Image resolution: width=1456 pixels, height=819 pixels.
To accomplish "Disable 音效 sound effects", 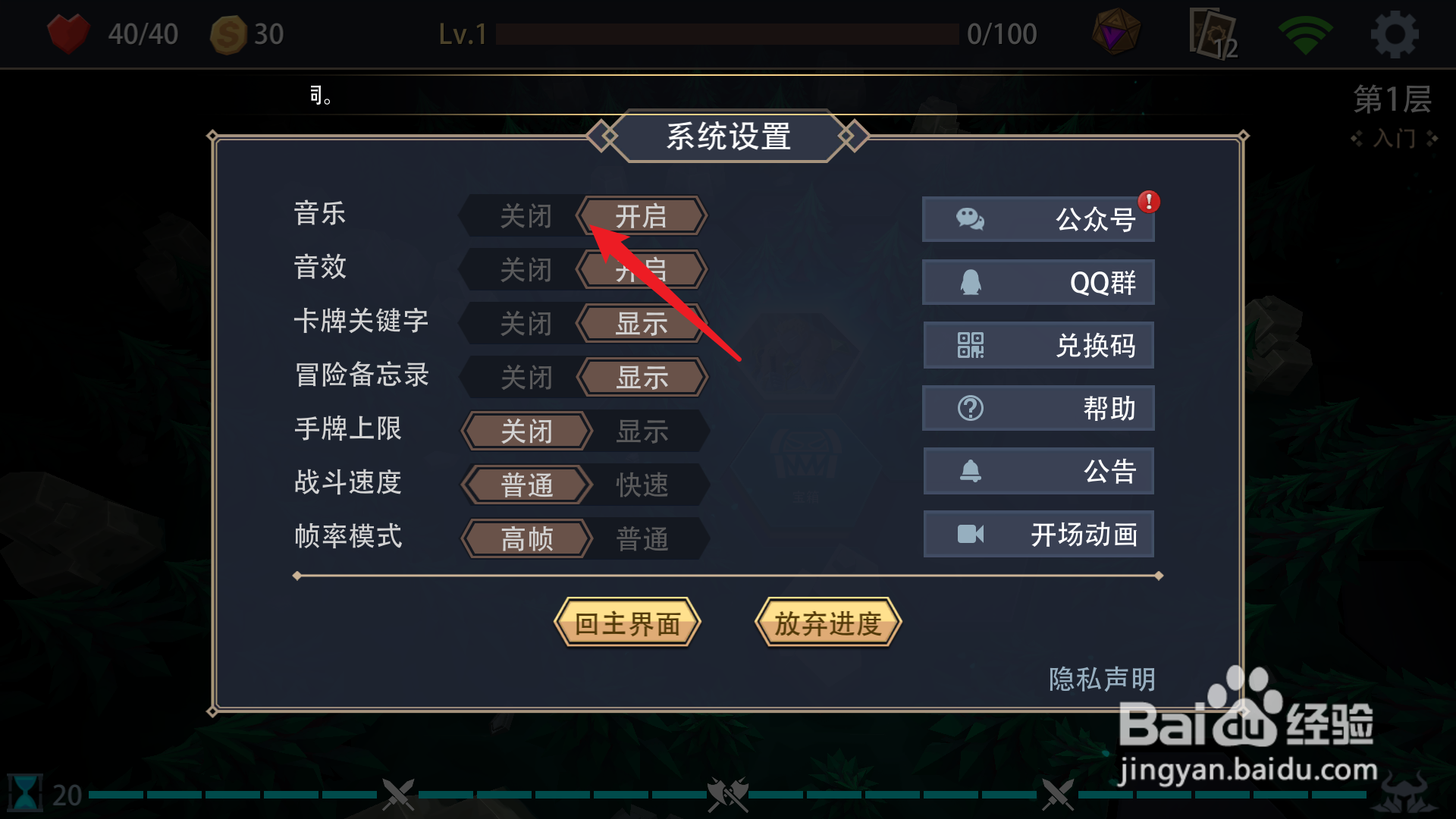I will (x=526, y=268).
